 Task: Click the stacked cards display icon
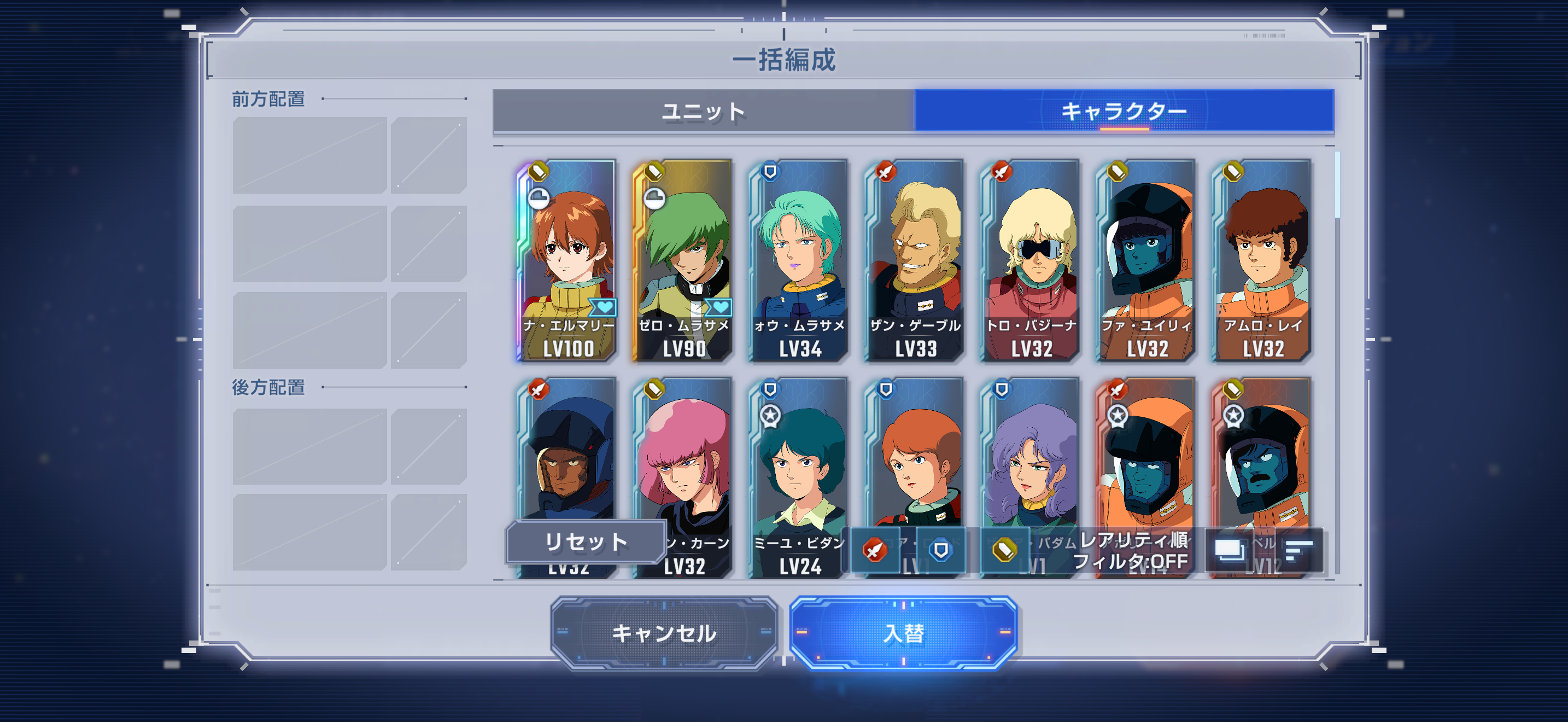pos(1230,550)
